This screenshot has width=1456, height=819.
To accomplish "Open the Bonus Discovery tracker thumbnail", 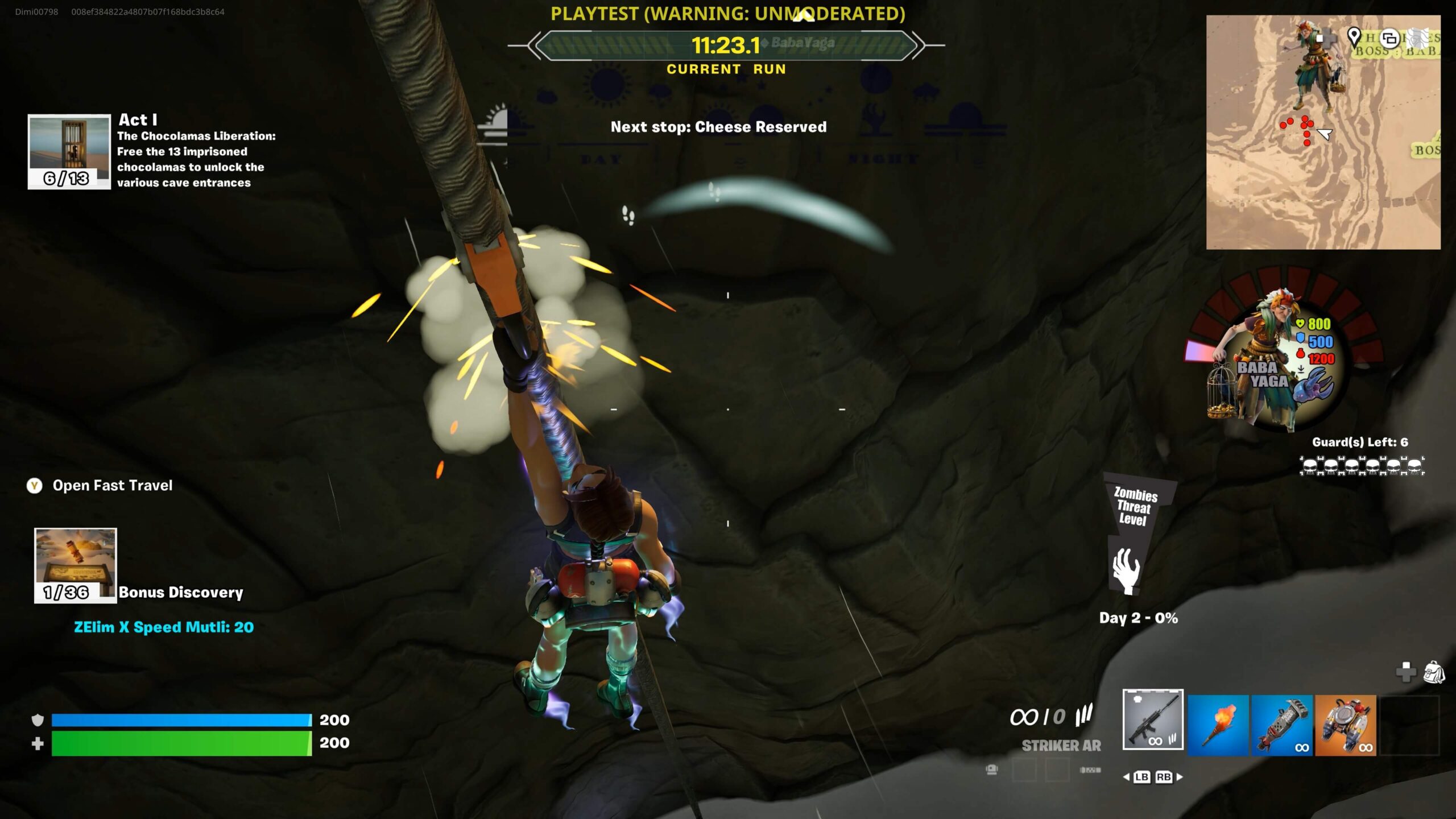I will (x=75, y=565).
